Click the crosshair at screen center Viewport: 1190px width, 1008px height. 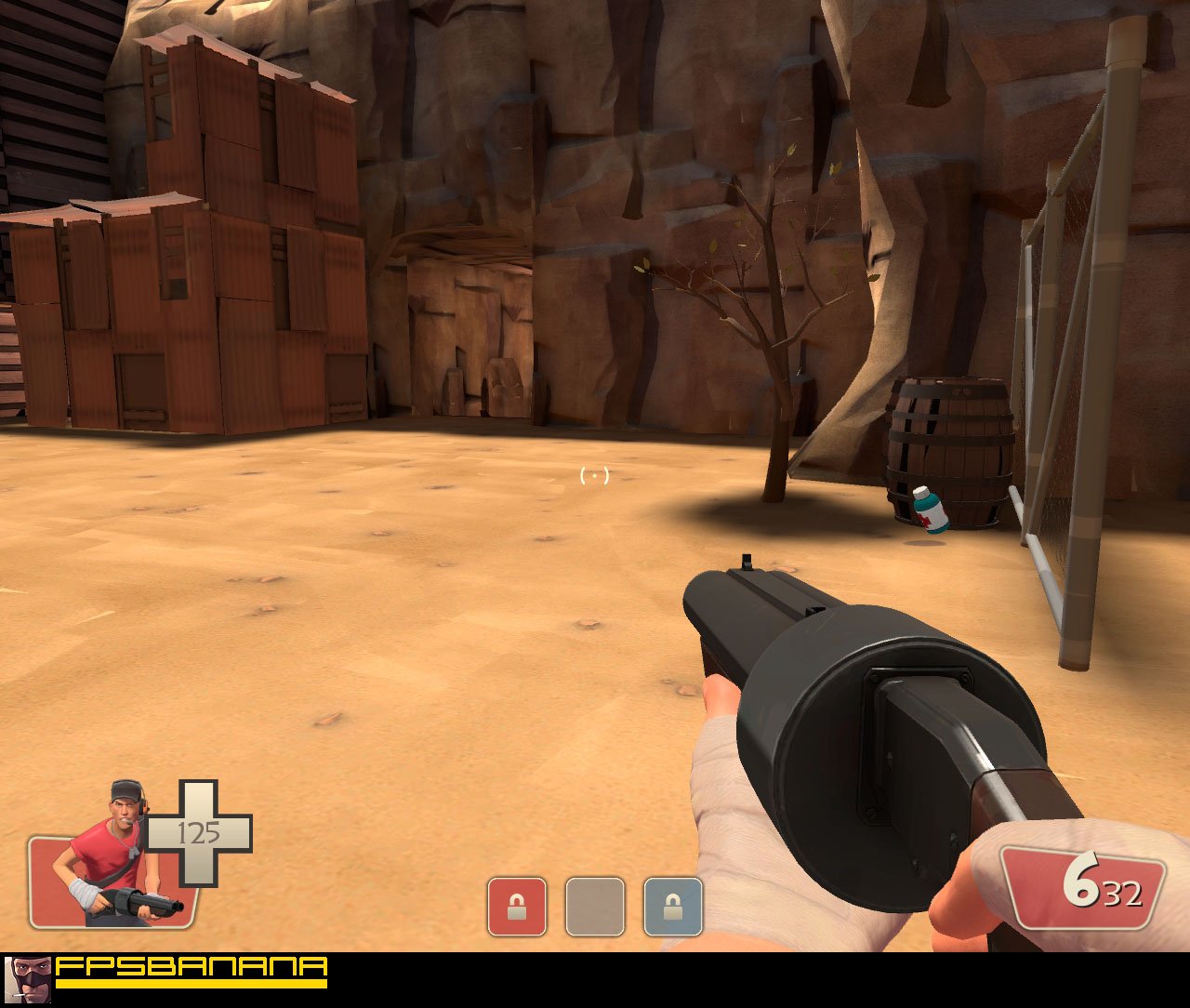[593, 476]
